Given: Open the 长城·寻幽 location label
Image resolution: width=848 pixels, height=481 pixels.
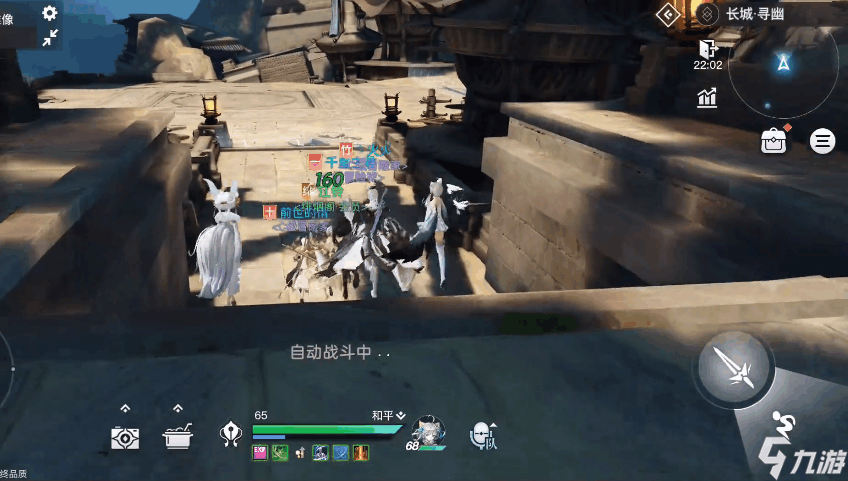Looking at the screenshot, I should 757,14.
